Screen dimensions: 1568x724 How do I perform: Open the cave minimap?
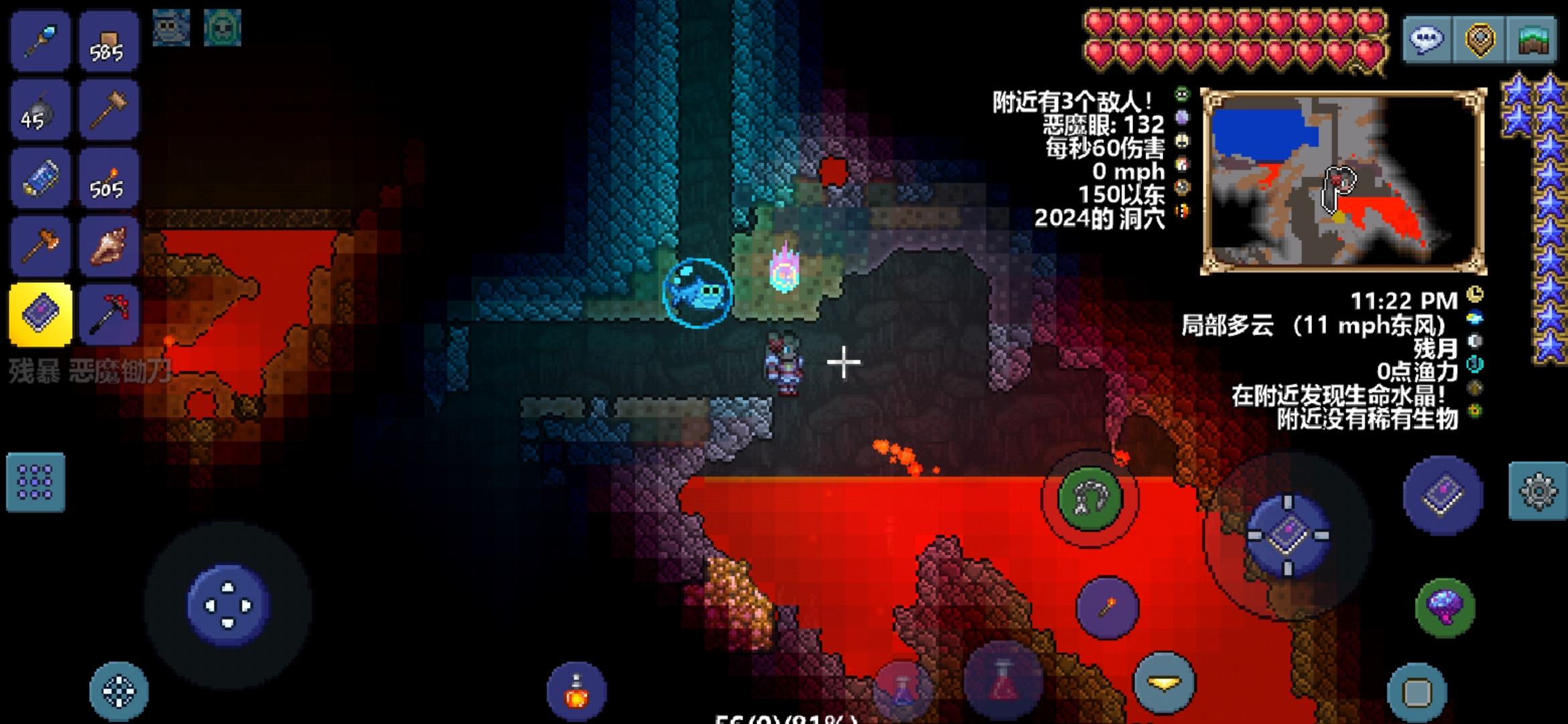[1344, 182]
